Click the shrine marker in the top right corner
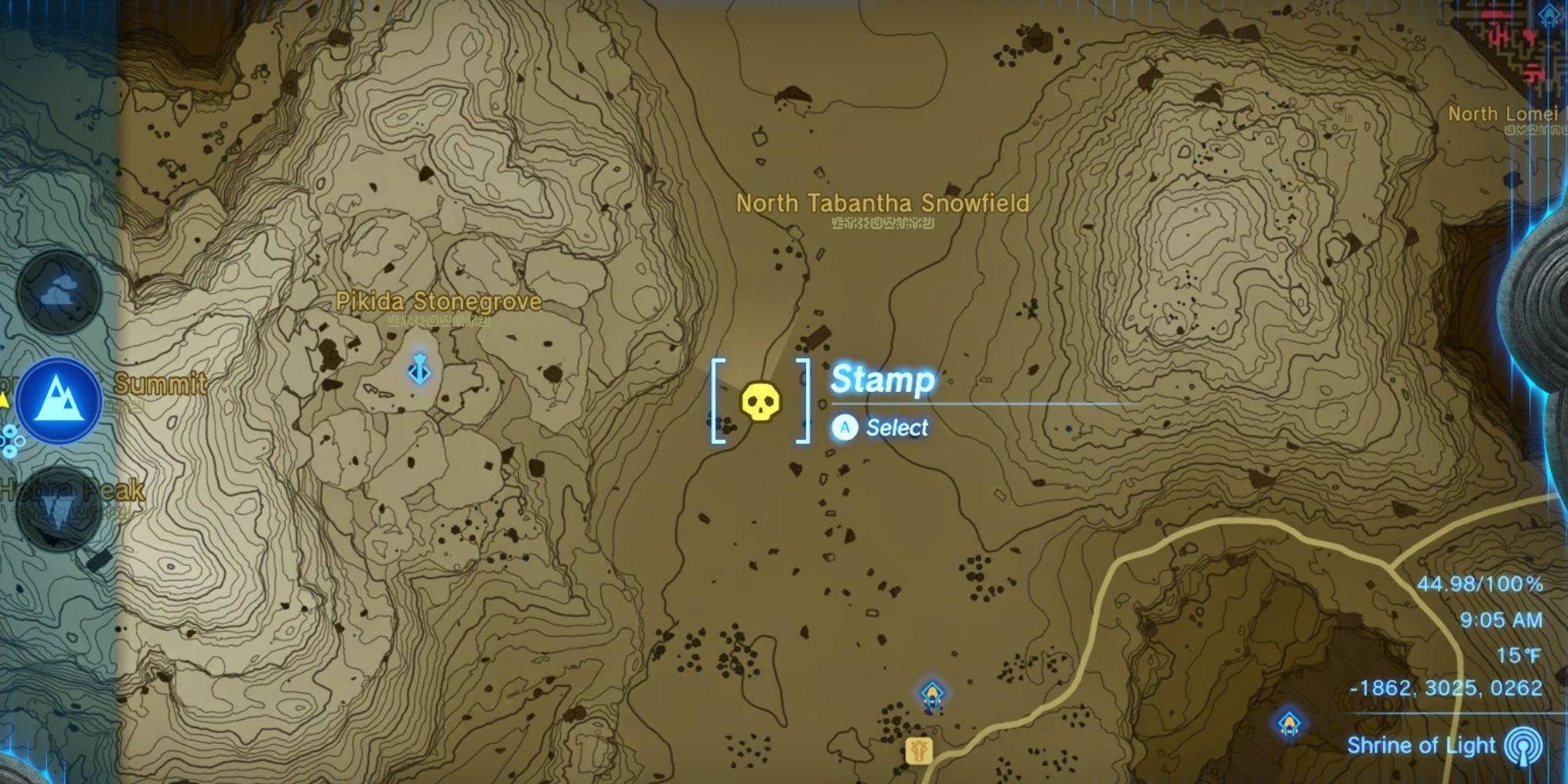 pos(1548,15)
